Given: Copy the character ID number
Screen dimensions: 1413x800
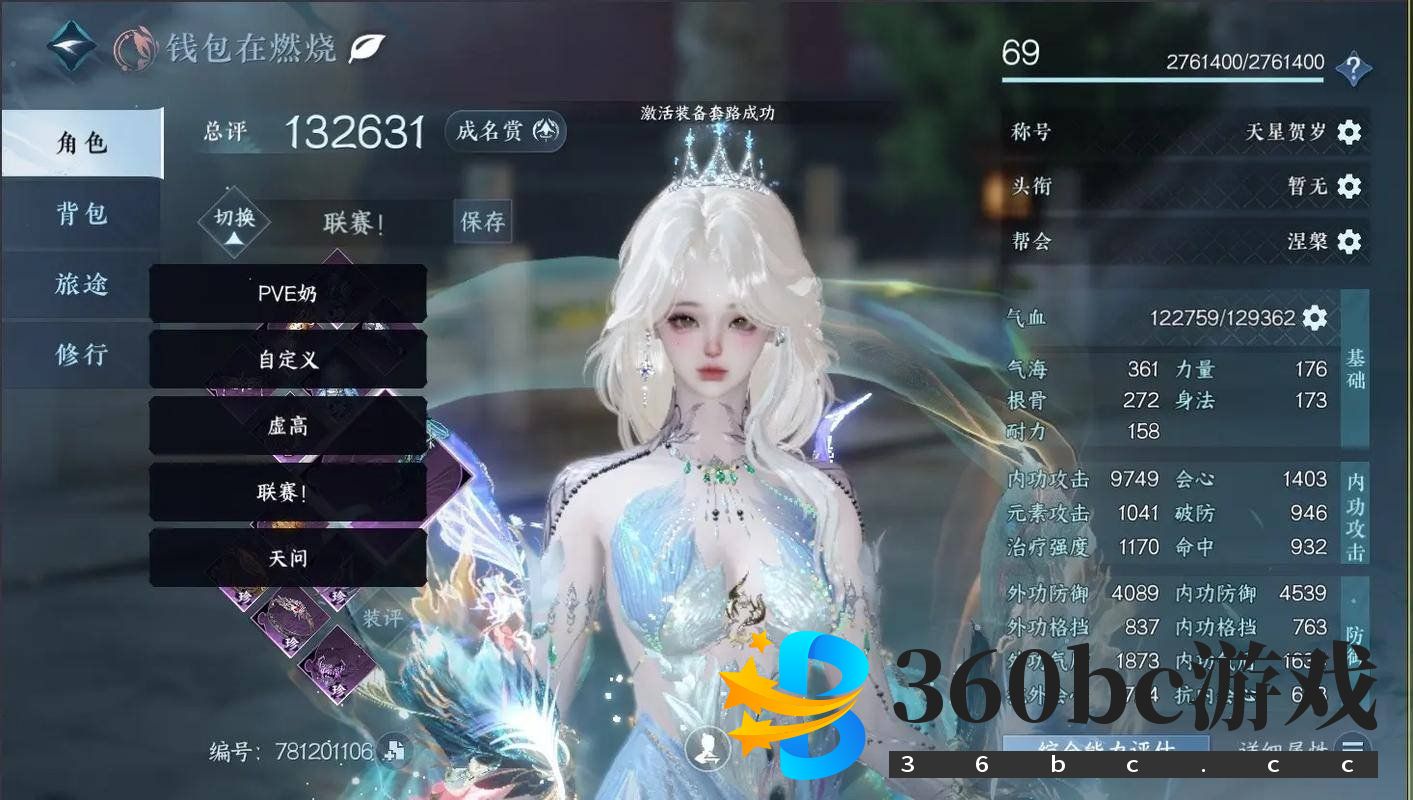Looking at the screenshot, I should pos(394,751).
